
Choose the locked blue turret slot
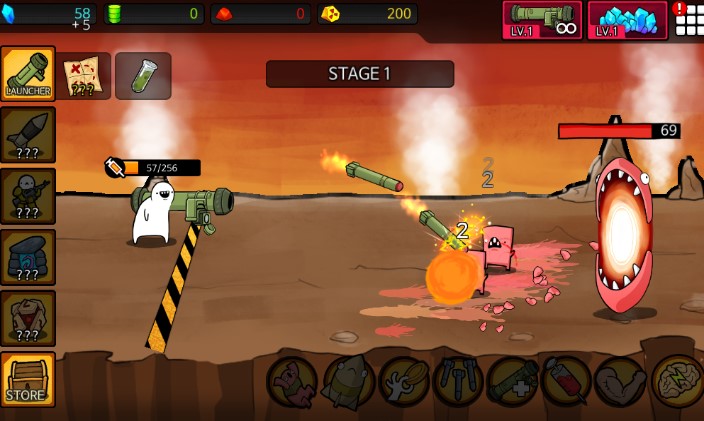coord(28,257)
